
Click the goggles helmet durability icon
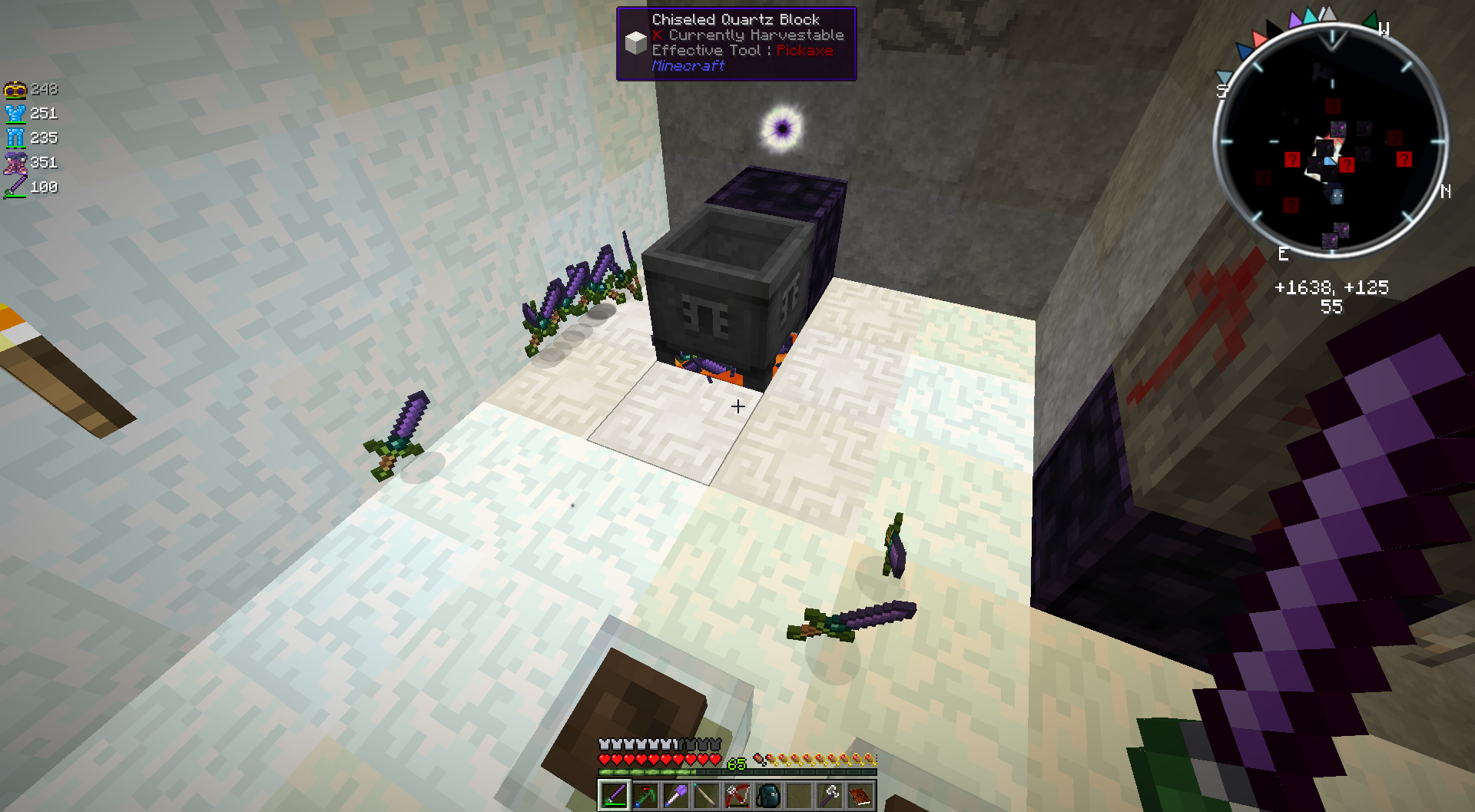[x=15, y=88]
